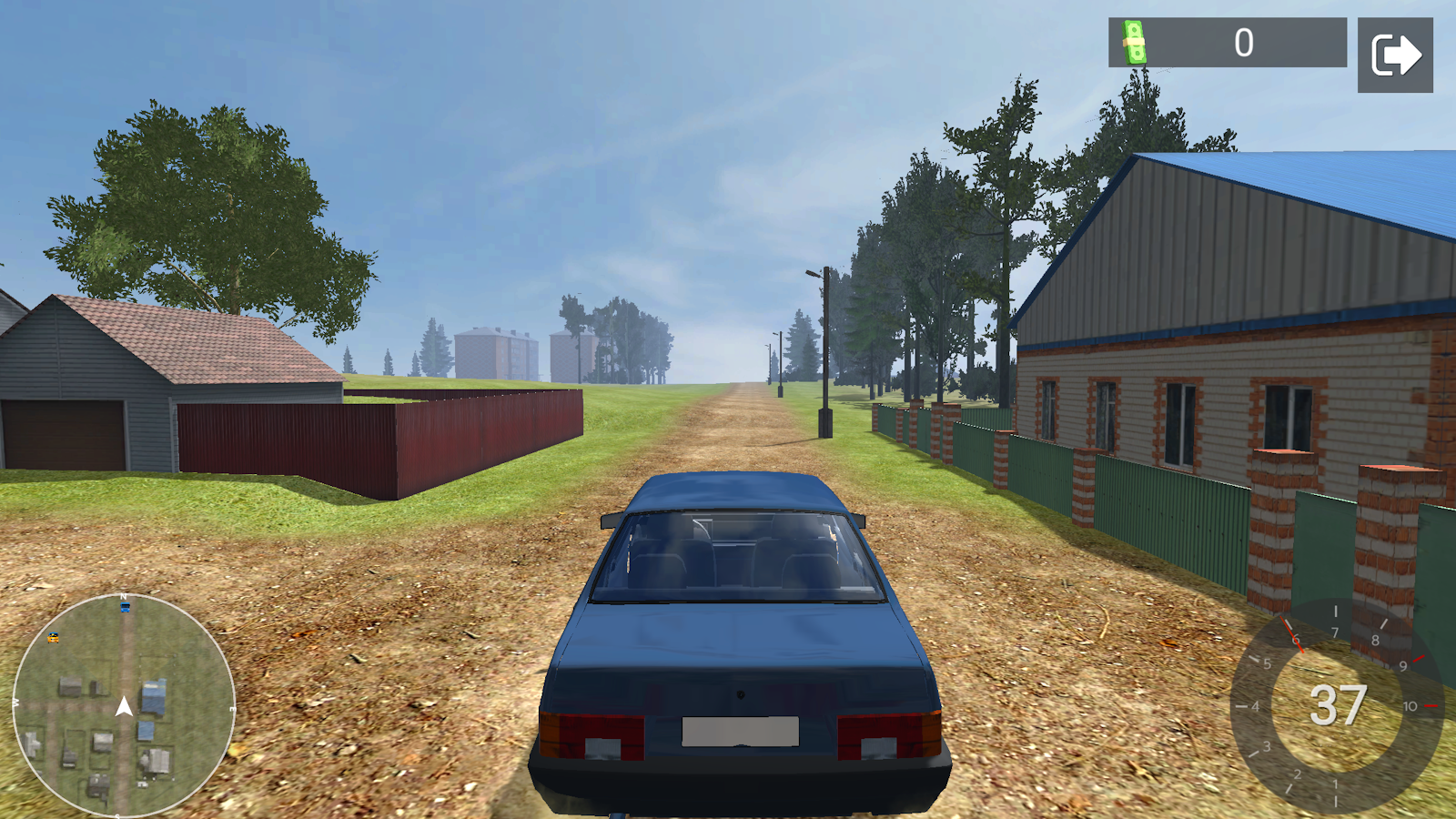Select the white player arrow on the minimap
This screenshot has height=819, width=1456.
tap(125, 706)
